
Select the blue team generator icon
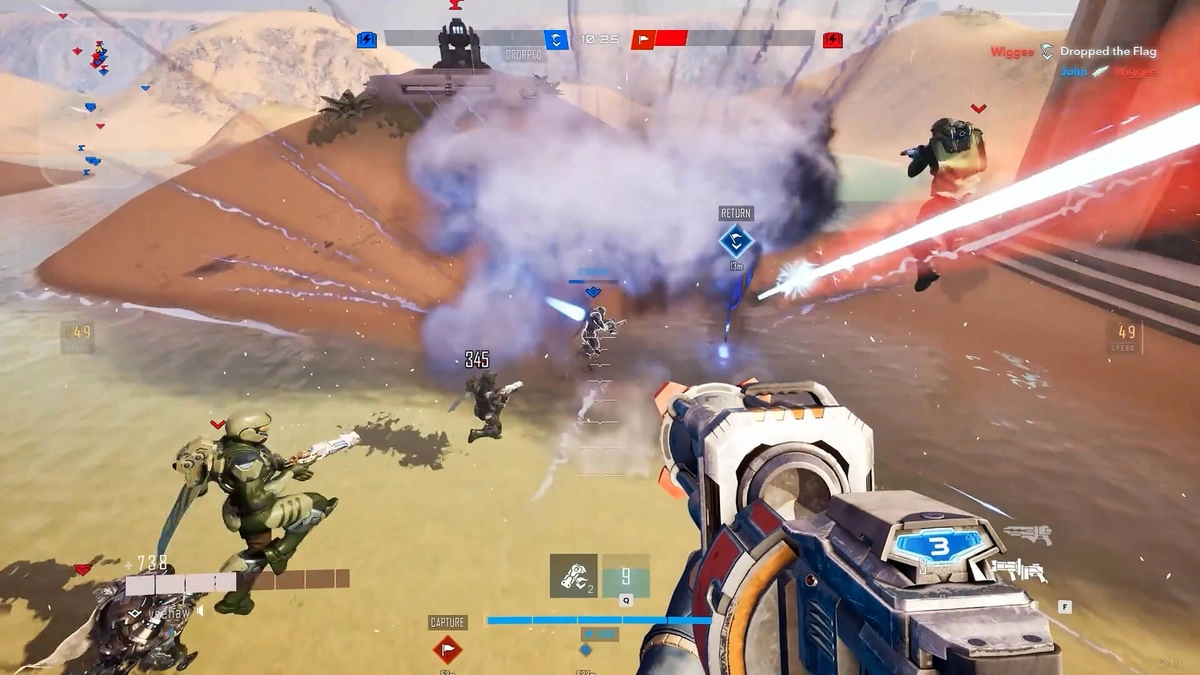pyautogui.click(x=367, y=40)
